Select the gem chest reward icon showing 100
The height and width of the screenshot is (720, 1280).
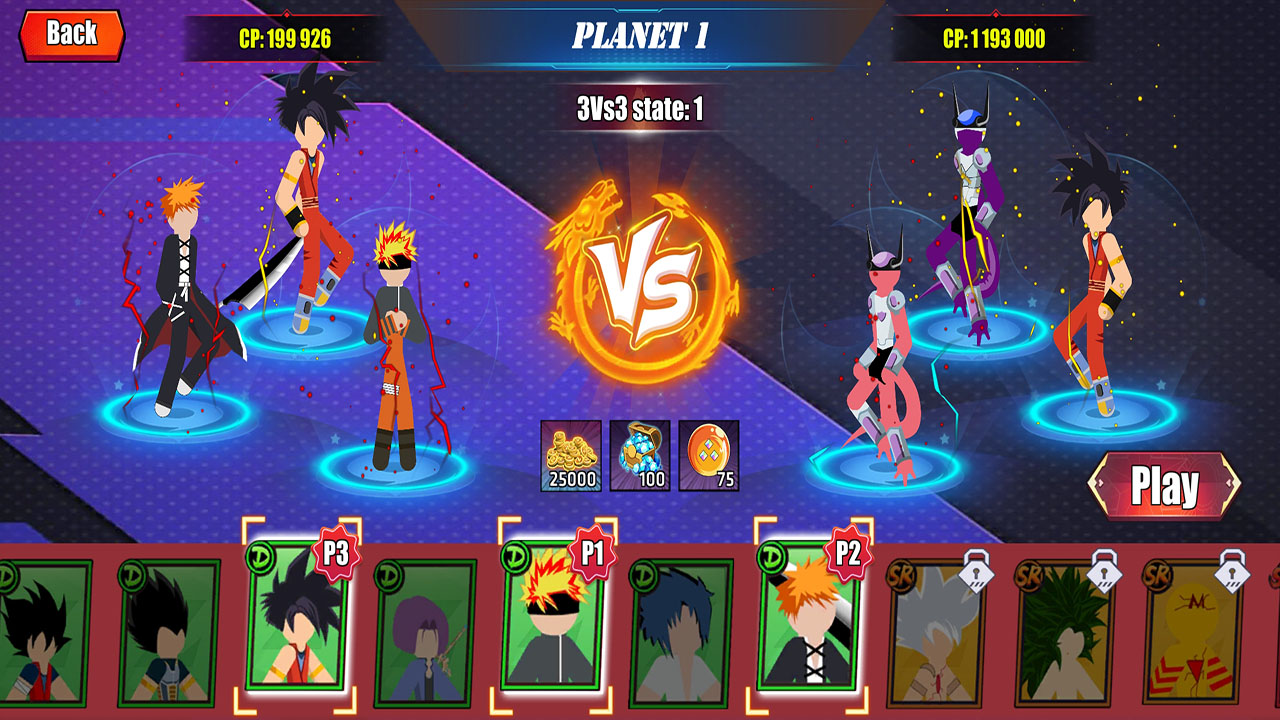pyautogui.click(x=640, y=455)
